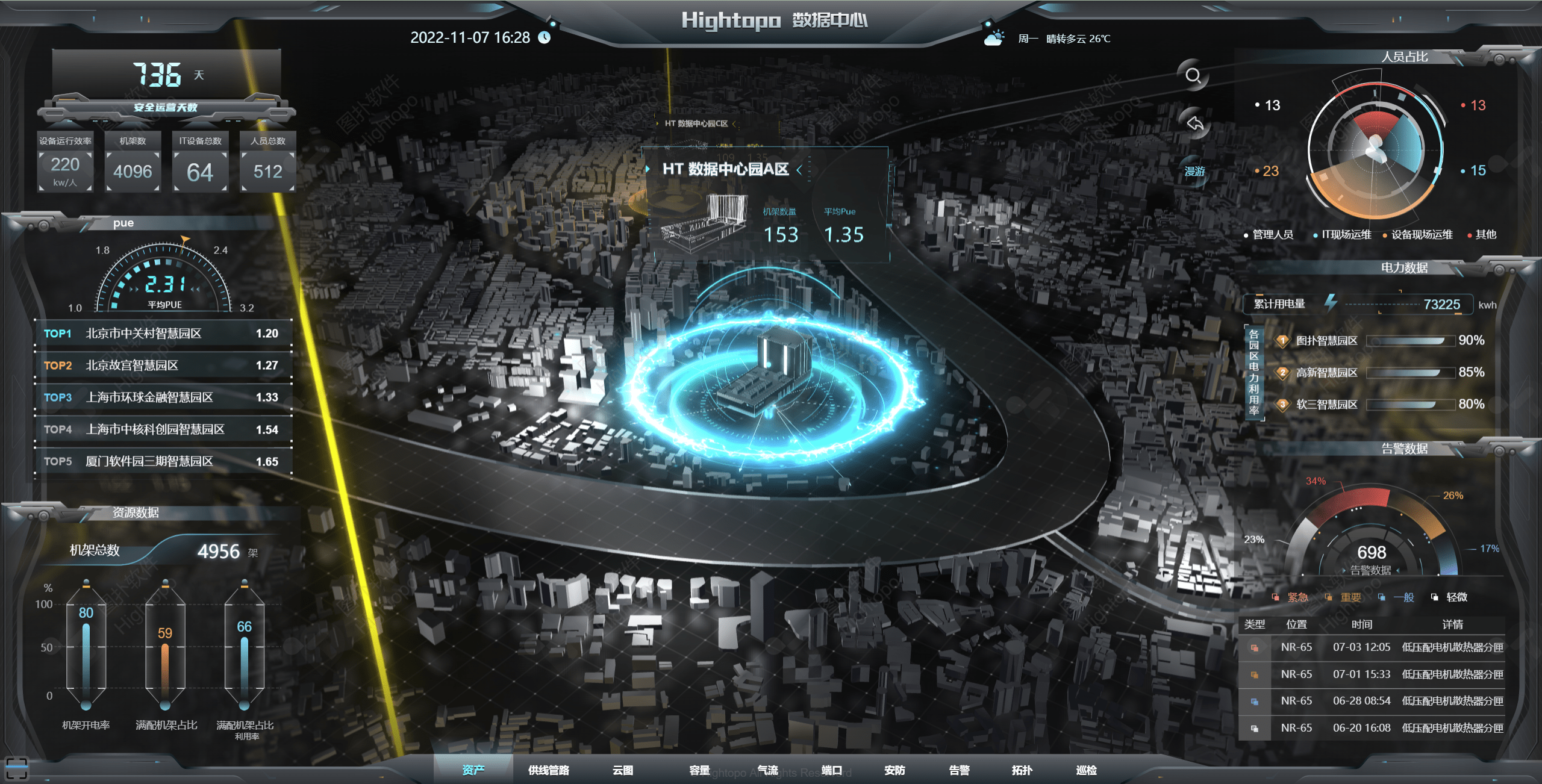Show the 巡检 tab
Image resolution: width=1542 pixels, height=784 pixels.
[1087, 770]
